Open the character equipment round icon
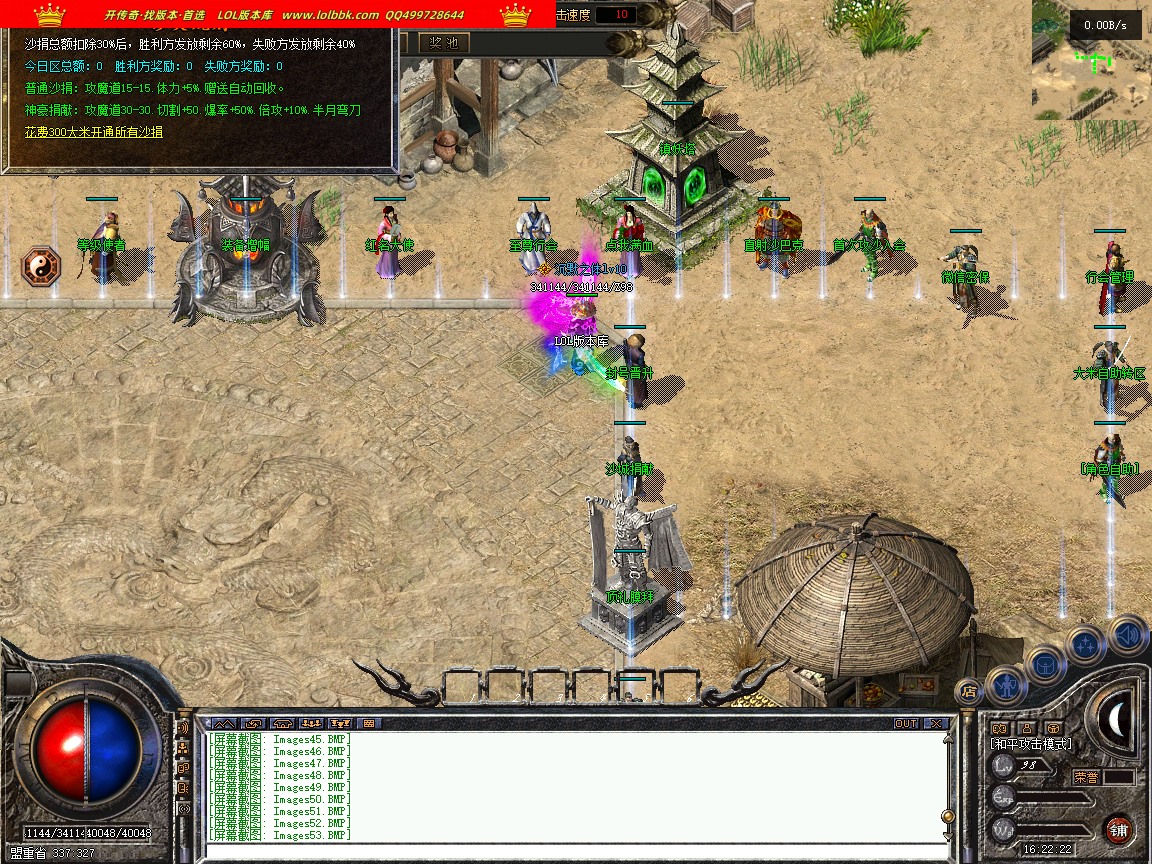The width and height of the screenshot is (1152, 864). click(1005, 683)
